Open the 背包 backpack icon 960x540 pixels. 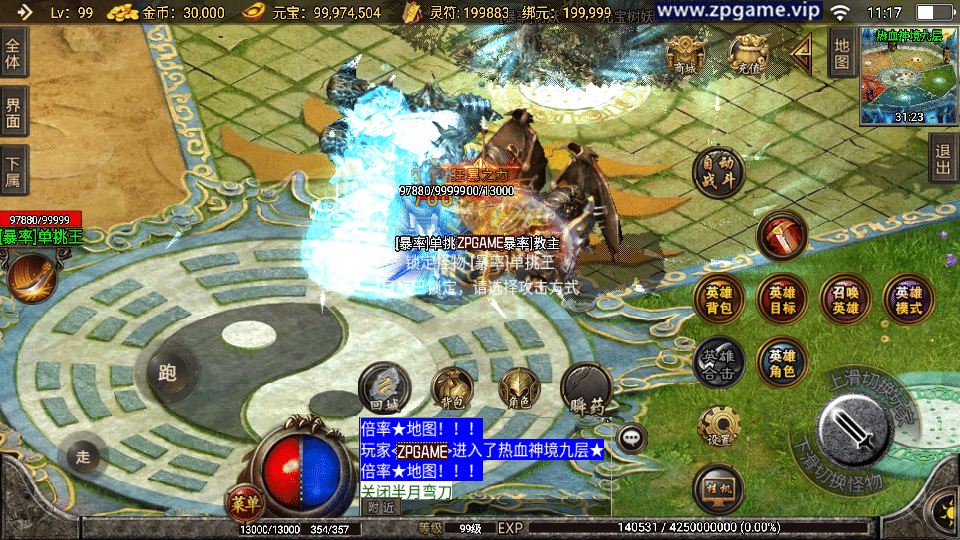(452, 390)
